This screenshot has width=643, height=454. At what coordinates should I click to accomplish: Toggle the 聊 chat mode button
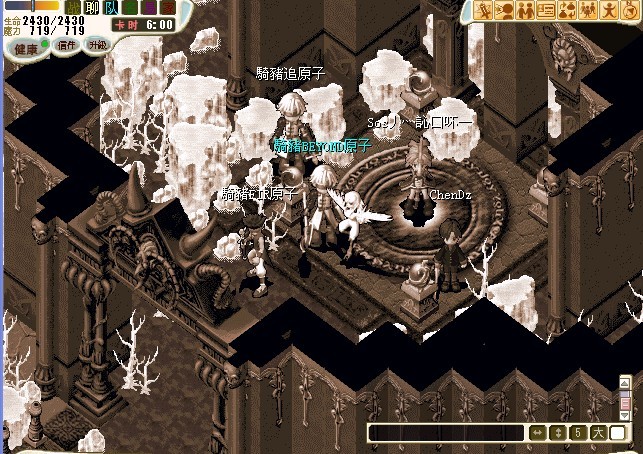click(92, 7)
